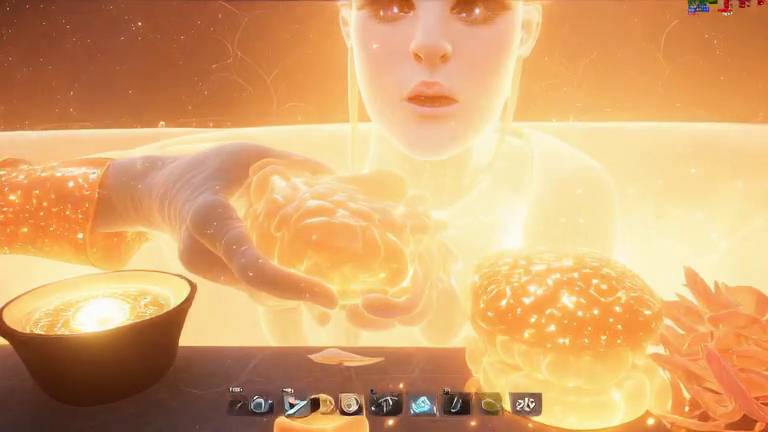The width and height of the screenshot is (768, 432).
Task: Select the white hook hotbar slot
Action: coord(456,404)
